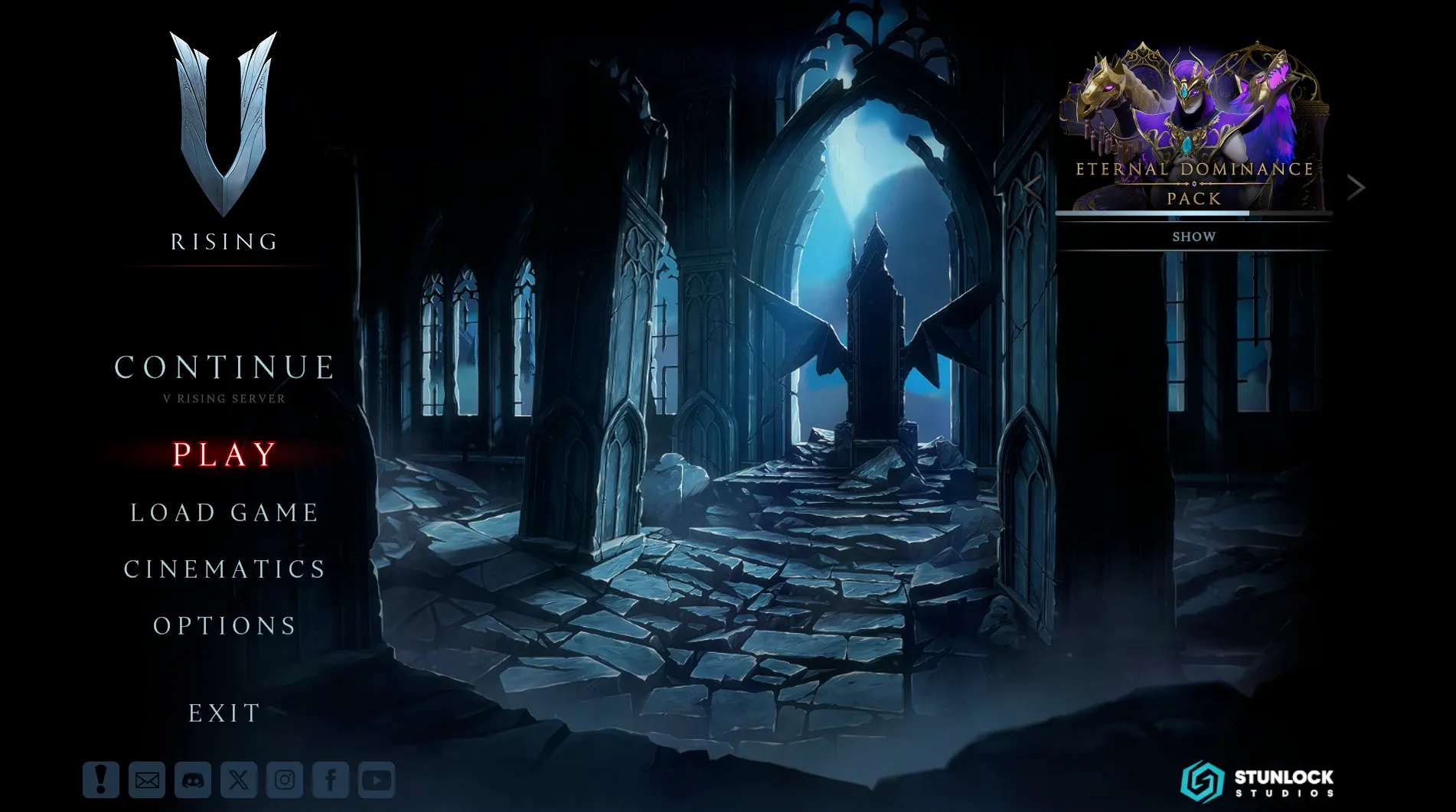Select PLAY from the main menu
The width and height of the screenshot is (1456, 812).
(222, 455)
